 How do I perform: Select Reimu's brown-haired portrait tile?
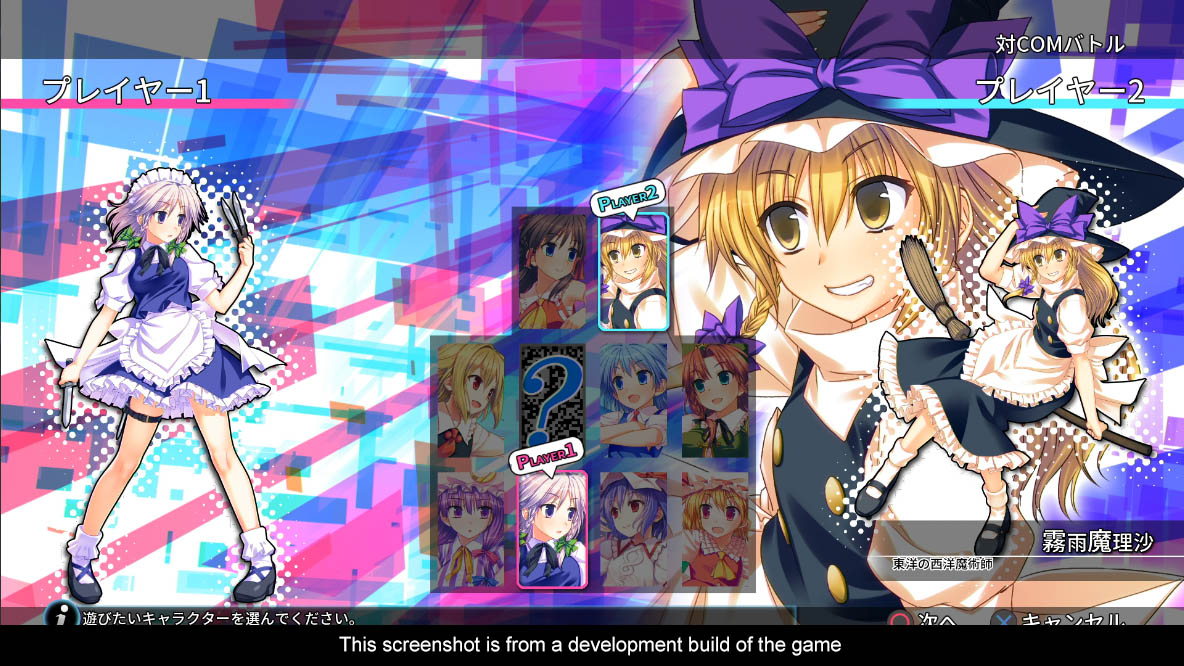553,270
